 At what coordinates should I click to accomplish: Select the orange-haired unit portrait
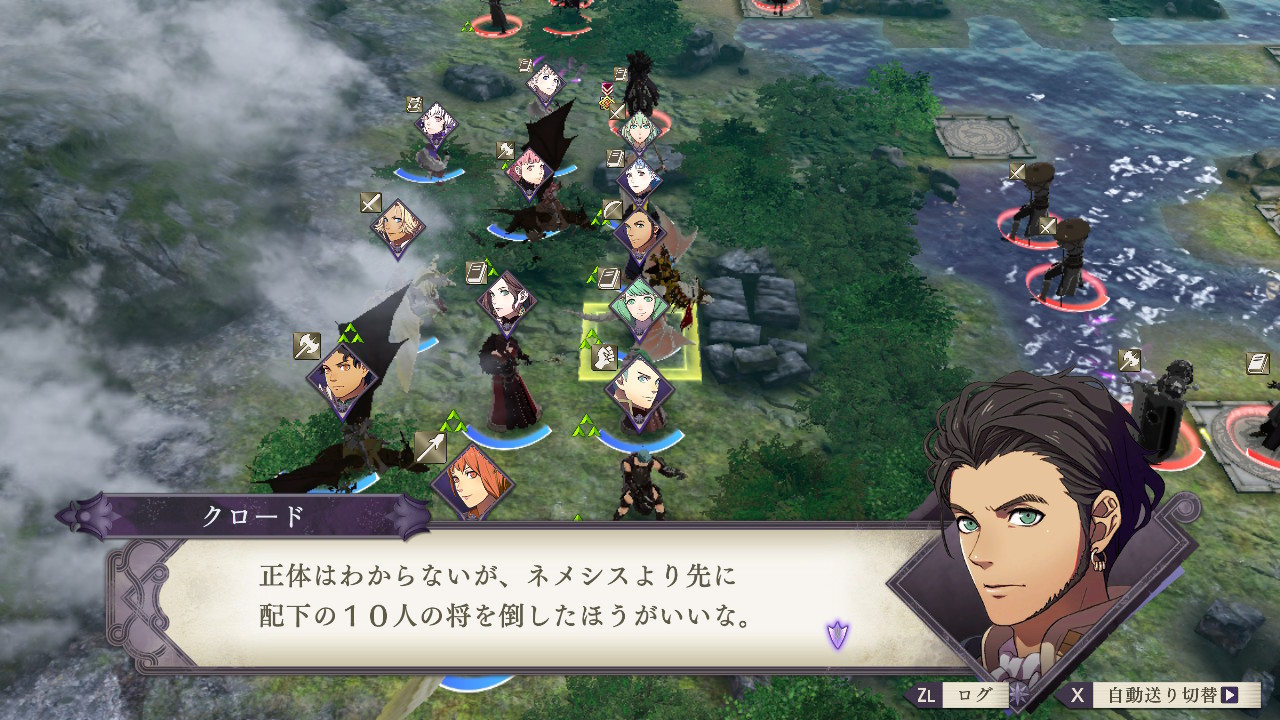coord(472,483)
